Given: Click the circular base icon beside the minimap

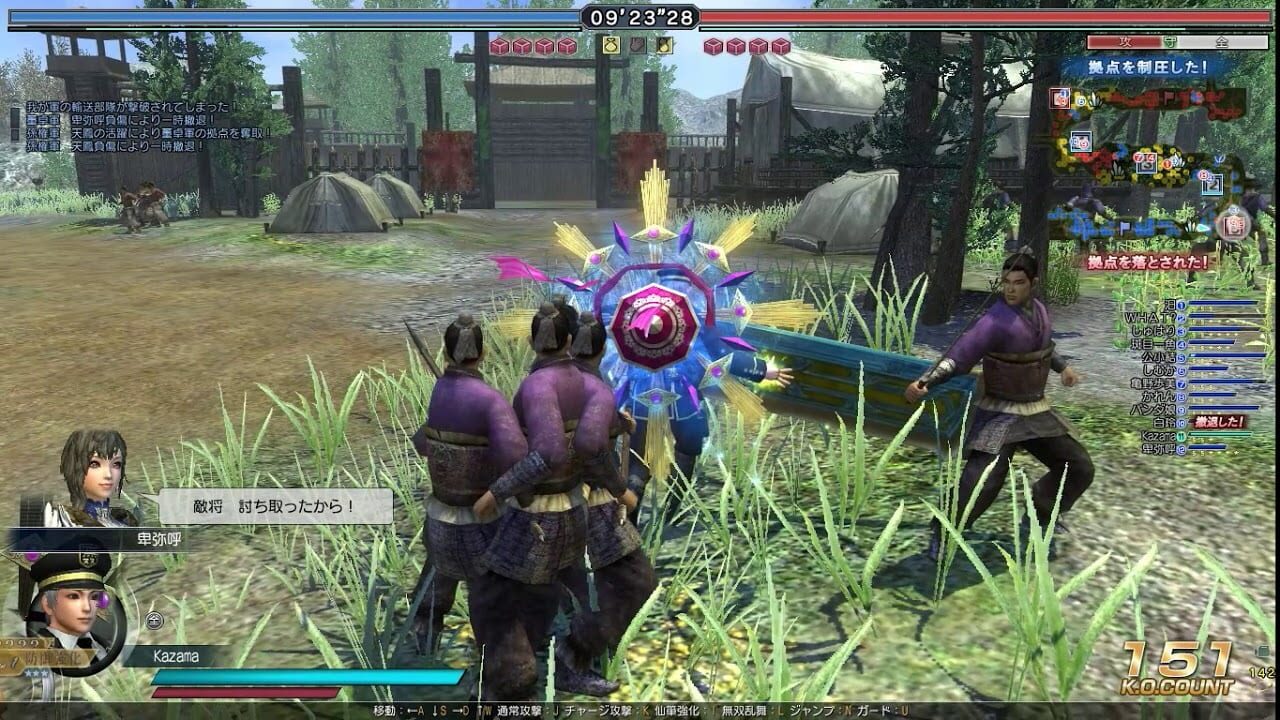Looking at the screenshot, I should (x=1234, y=224).
